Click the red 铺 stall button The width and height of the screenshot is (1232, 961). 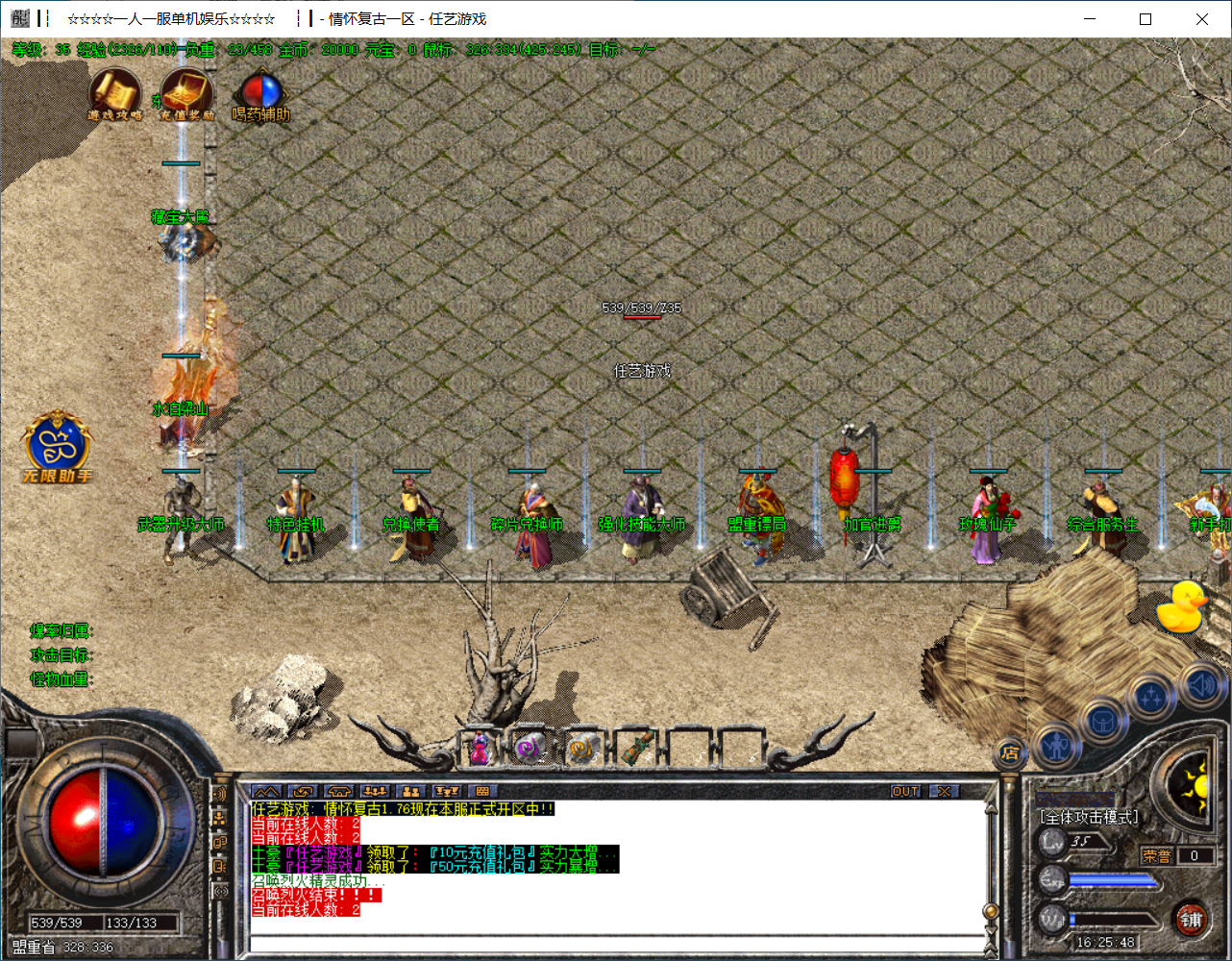1192,920
